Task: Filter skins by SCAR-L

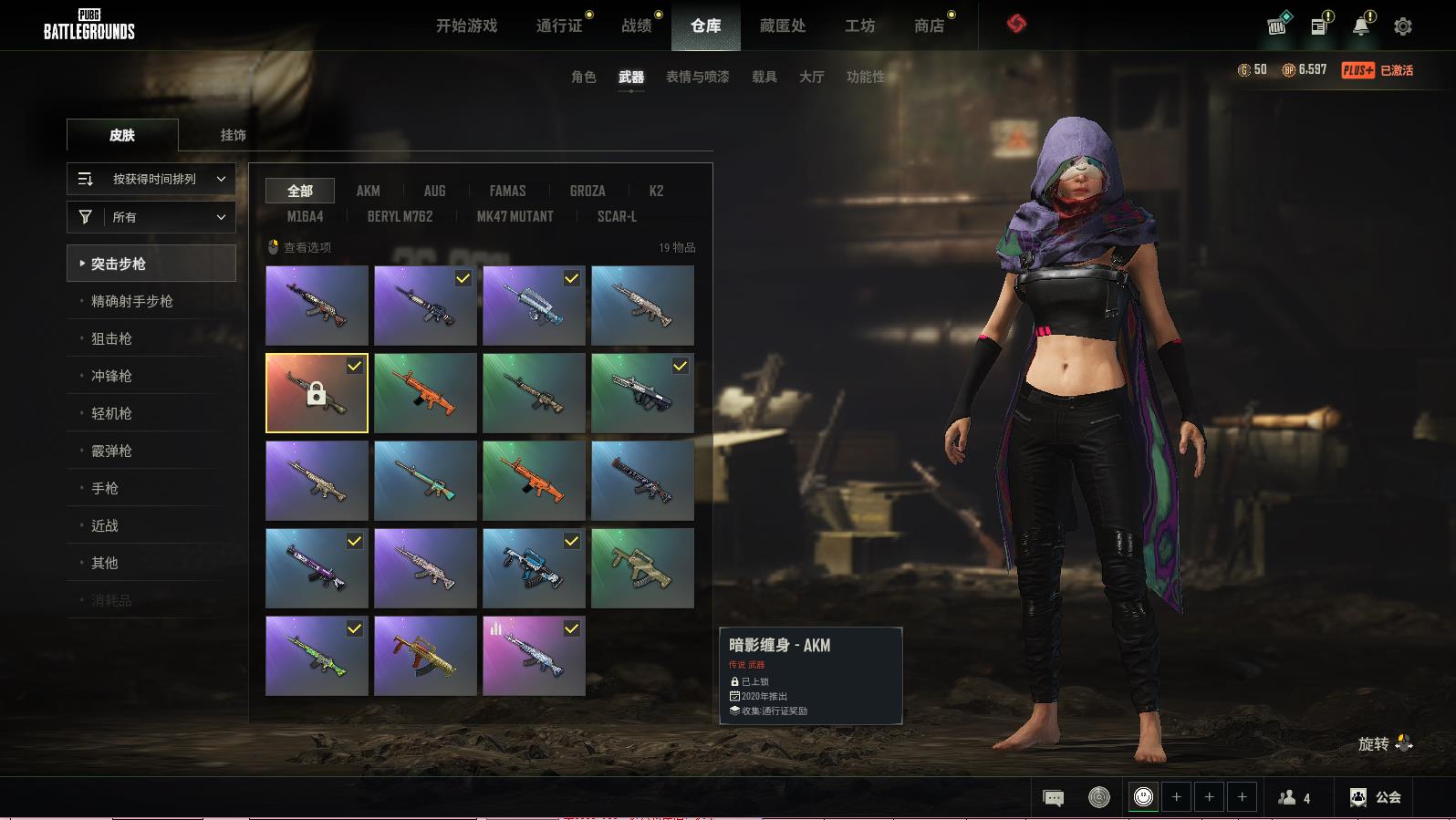Action: coord(617,216)
